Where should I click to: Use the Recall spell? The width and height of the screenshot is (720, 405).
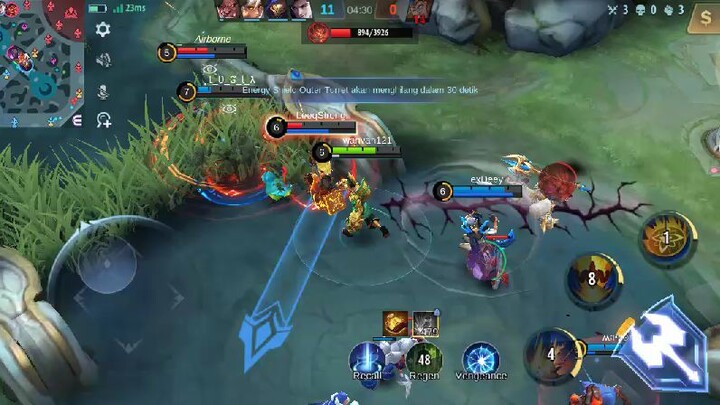(367, 358)
